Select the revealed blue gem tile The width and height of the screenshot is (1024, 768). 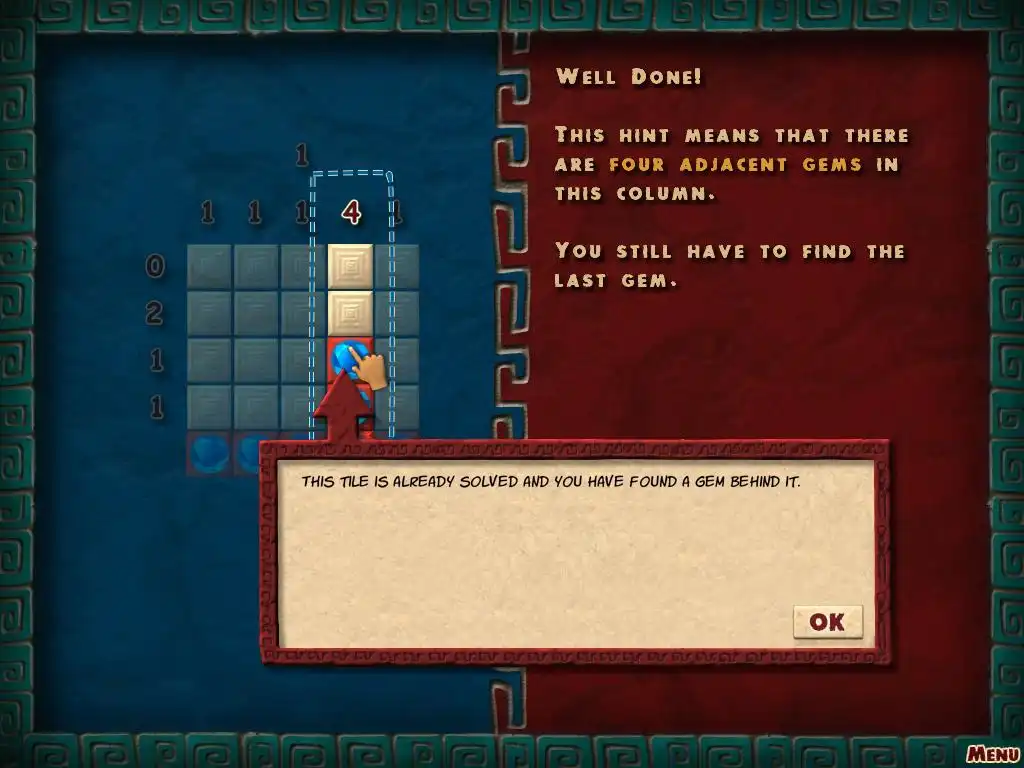coord(347,358)
